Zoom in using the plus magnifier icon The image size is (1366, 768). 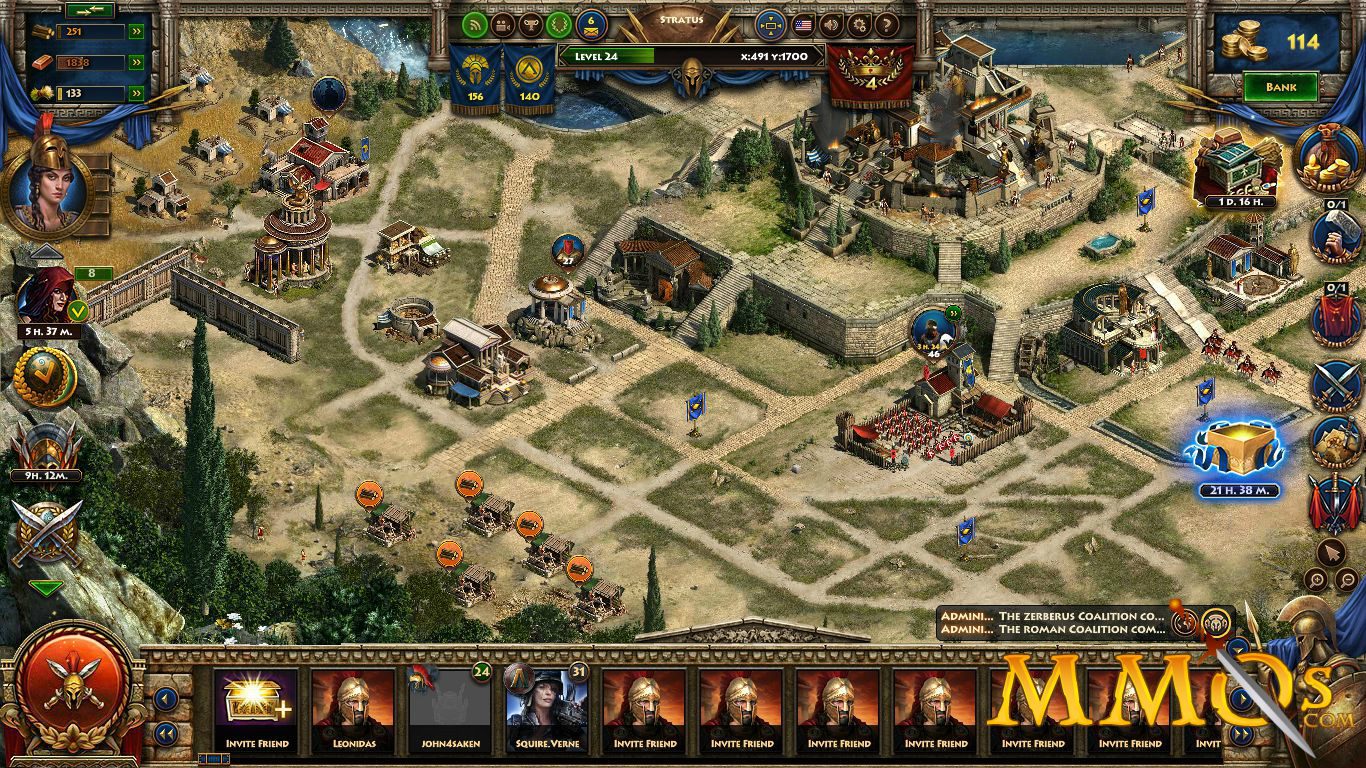[1316, 578]
